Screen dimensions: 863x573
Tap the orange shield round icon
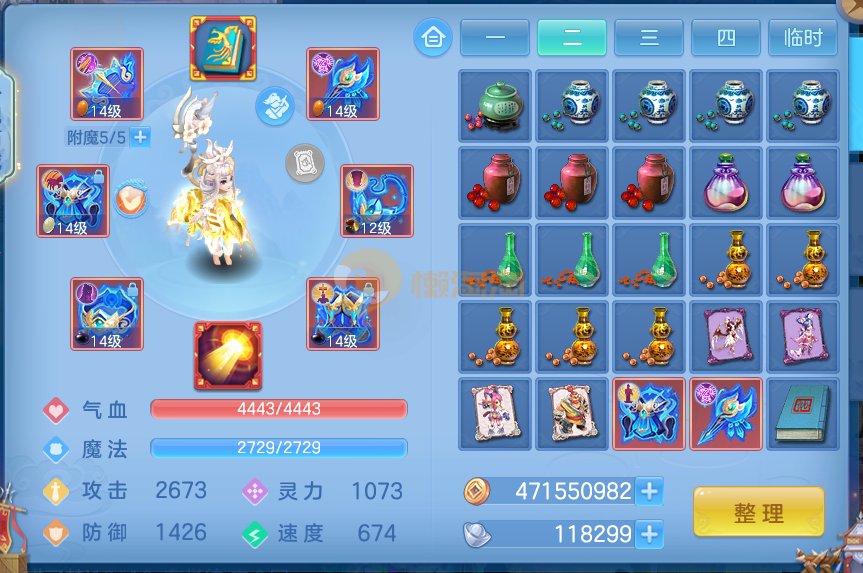(131, 200)
